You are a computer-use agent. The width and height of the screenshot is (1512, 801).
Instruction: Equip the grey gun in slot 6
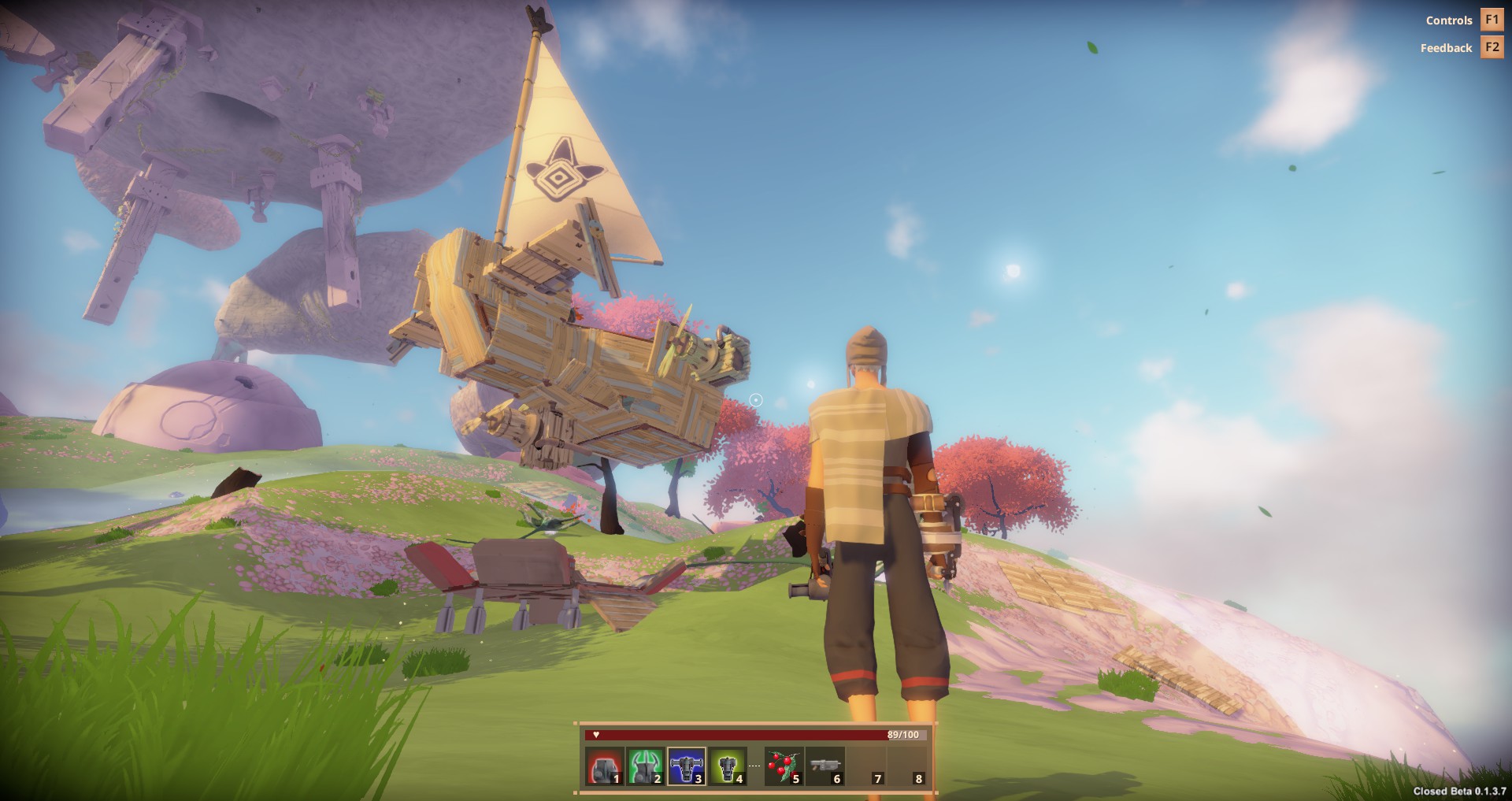point(825,766)
